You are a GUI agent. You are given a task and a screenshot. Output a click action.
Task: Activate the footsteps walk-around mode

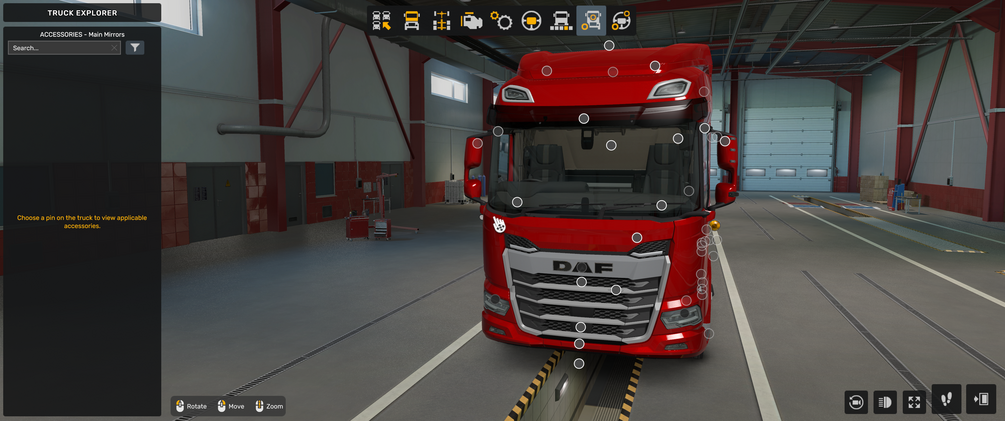[x=946, y=399]
